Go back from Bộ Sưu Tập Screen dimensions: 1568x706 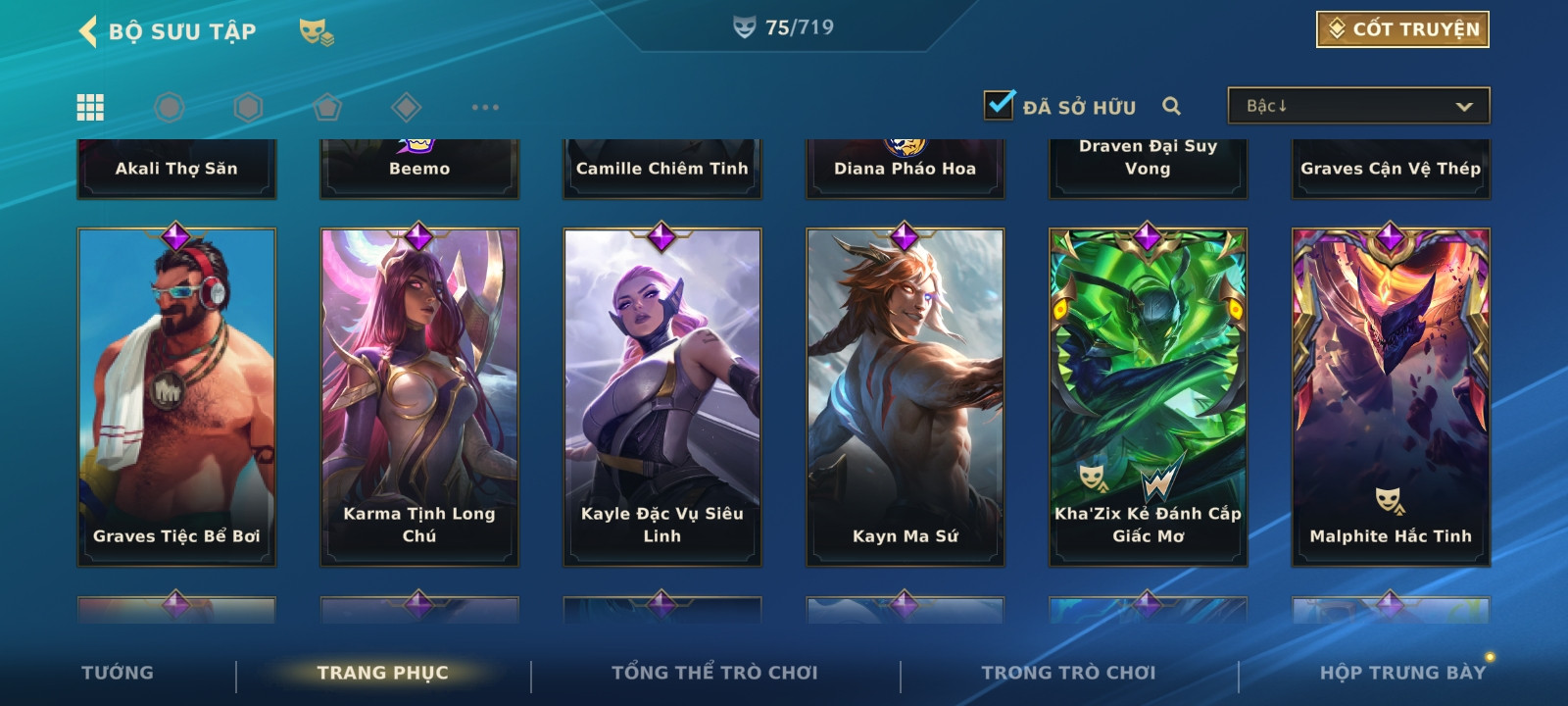click(x=89, y=31)
